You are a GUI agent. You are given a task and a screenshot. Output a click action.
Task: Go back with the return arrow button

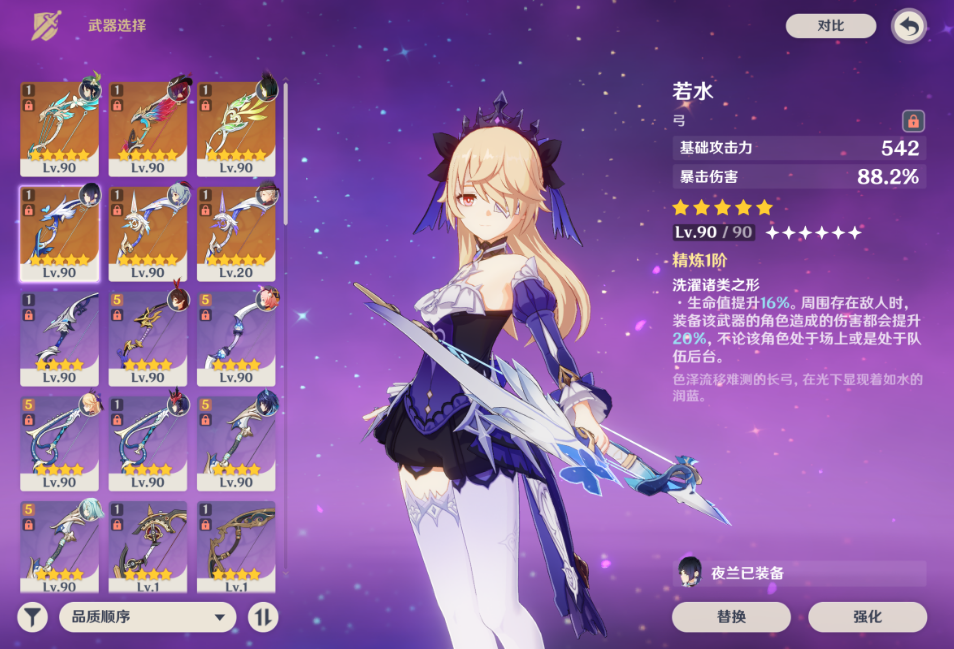click(908, 27)
